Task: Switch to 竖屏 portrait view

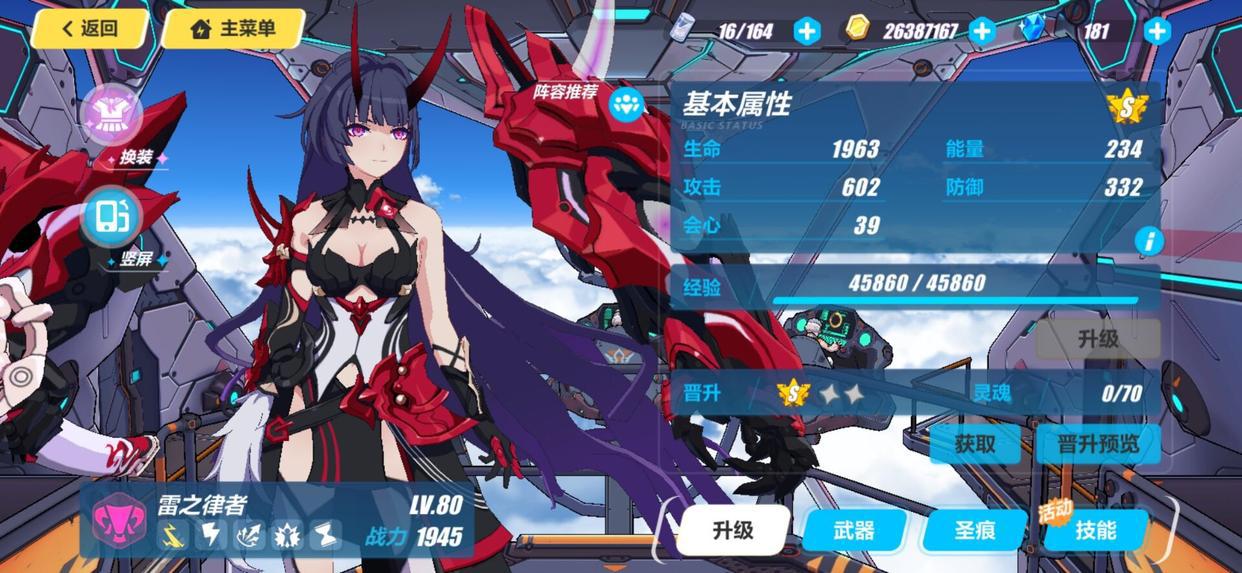Action: 112,217
